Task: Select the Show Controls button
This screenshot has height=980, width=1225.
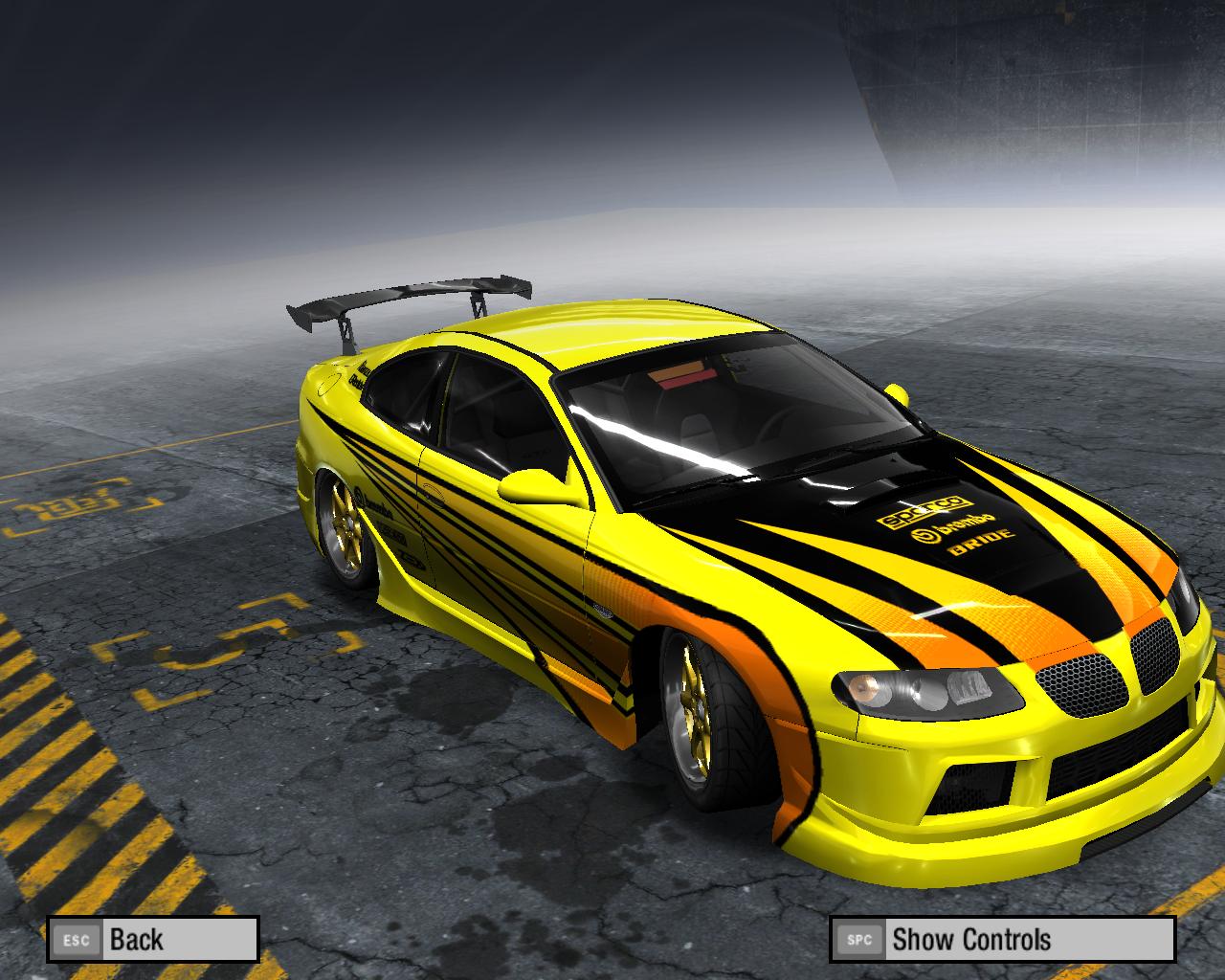Action: [1001, 939]
